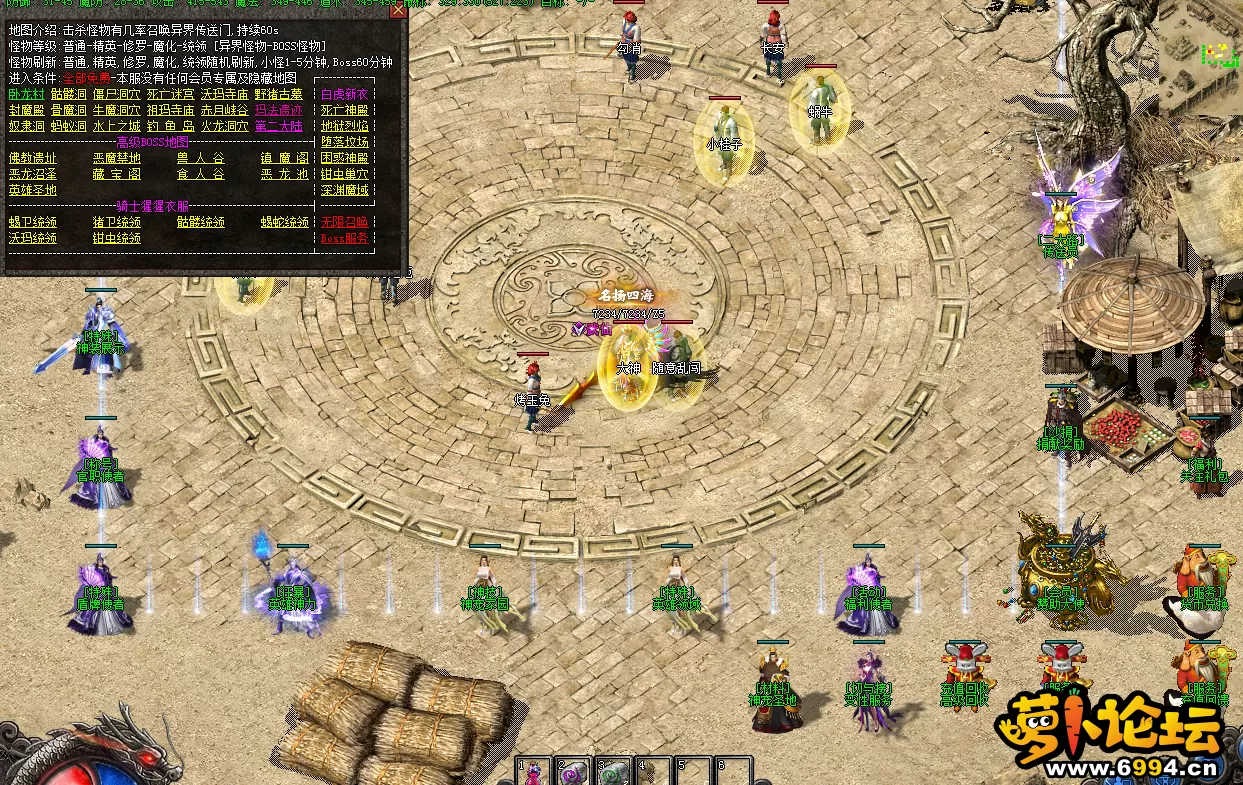Select the 藏宝阁 boss map
1243x785 pixels.
pyautogui.click(x=116, y=174)
